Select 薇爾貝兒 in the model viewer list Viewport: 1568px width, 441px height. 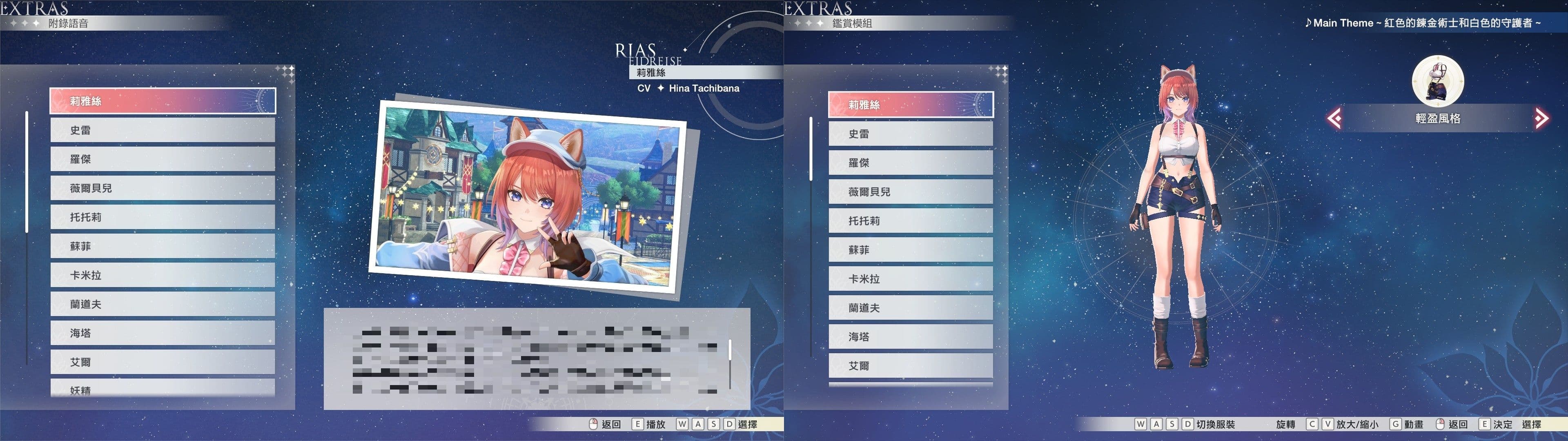coord(911,191)
